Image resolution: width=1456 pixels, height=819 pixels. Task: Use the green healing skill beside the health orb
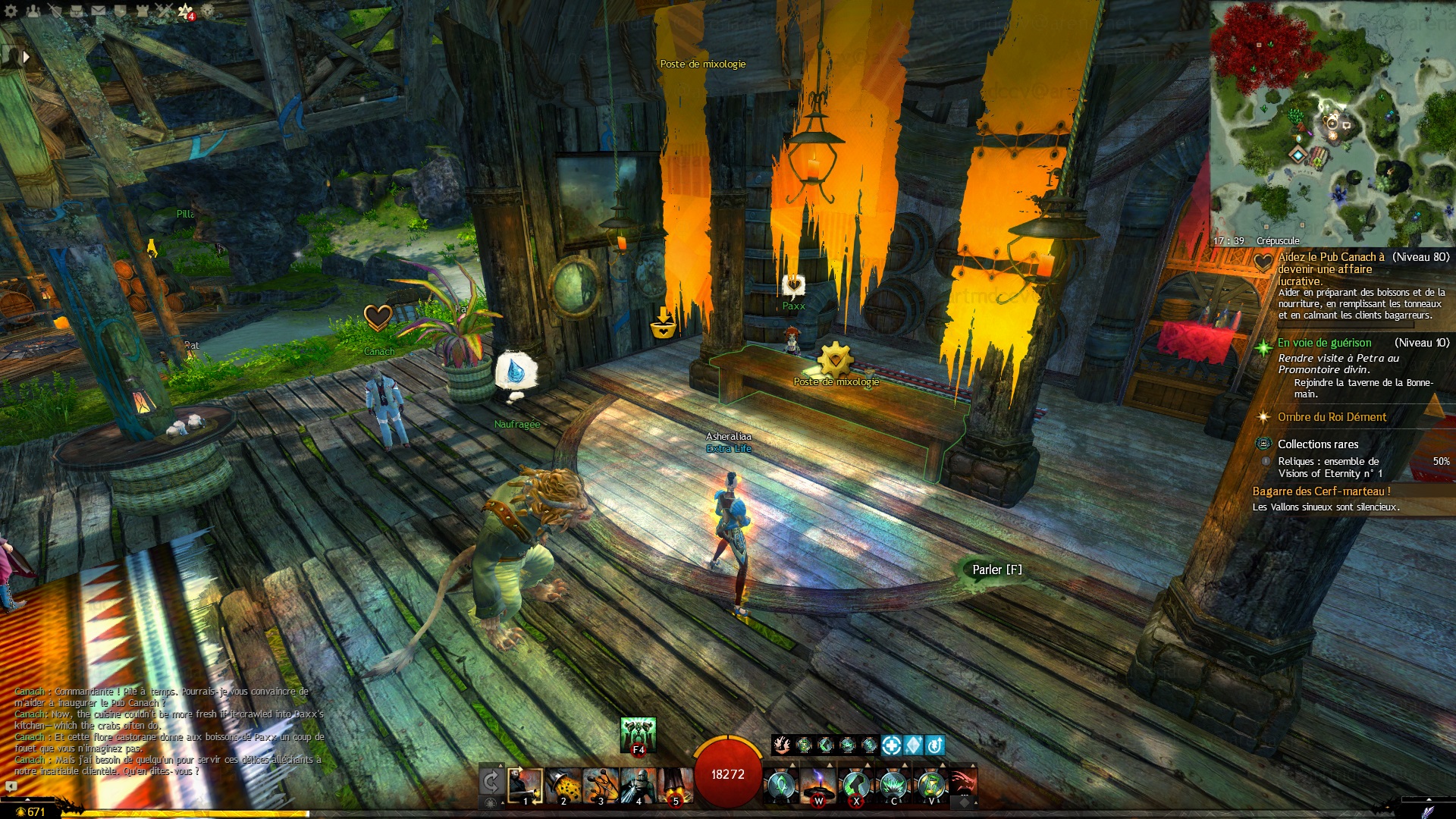781,786
